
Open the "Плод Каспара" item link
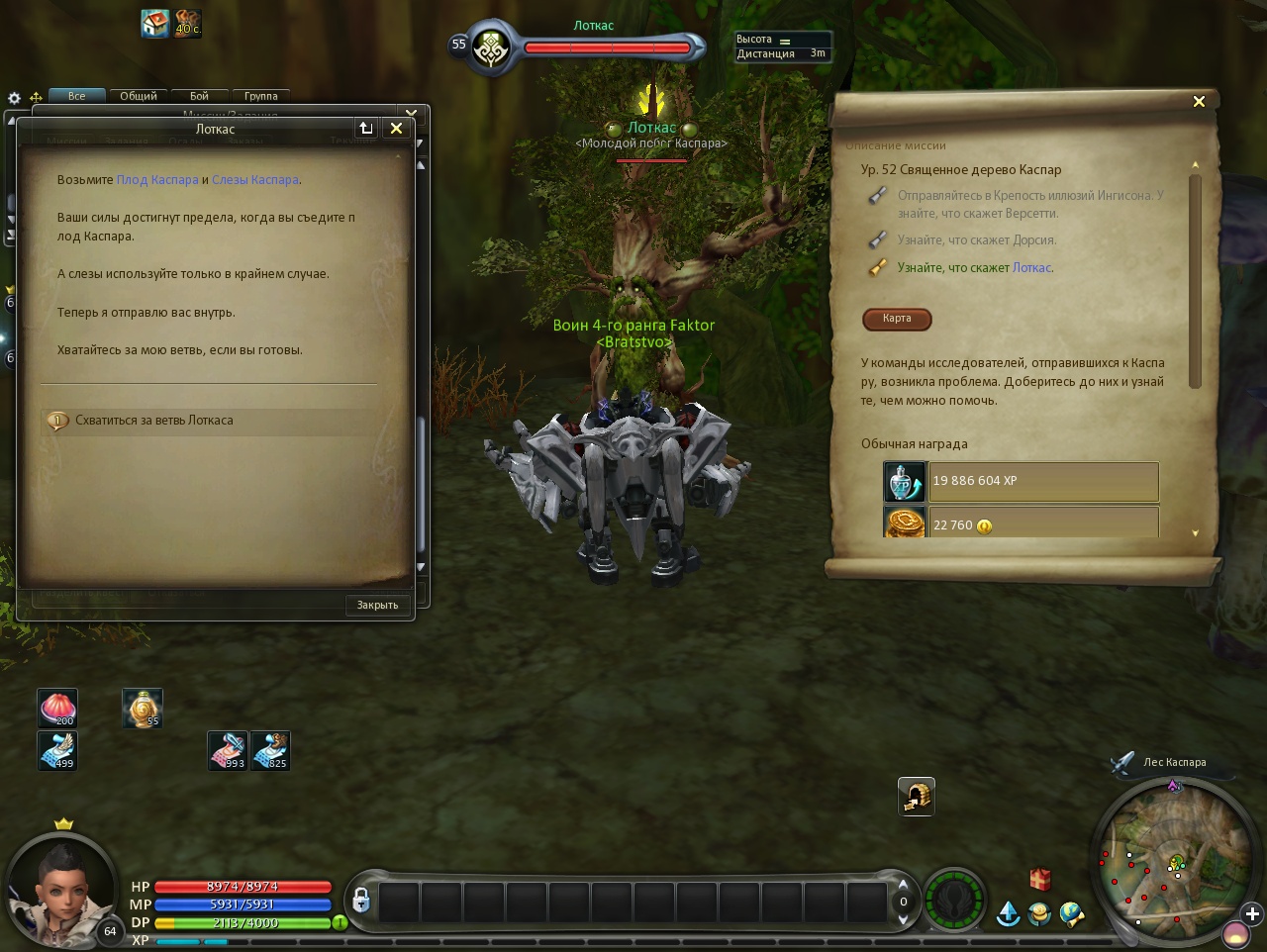click(x=157, y=180)
